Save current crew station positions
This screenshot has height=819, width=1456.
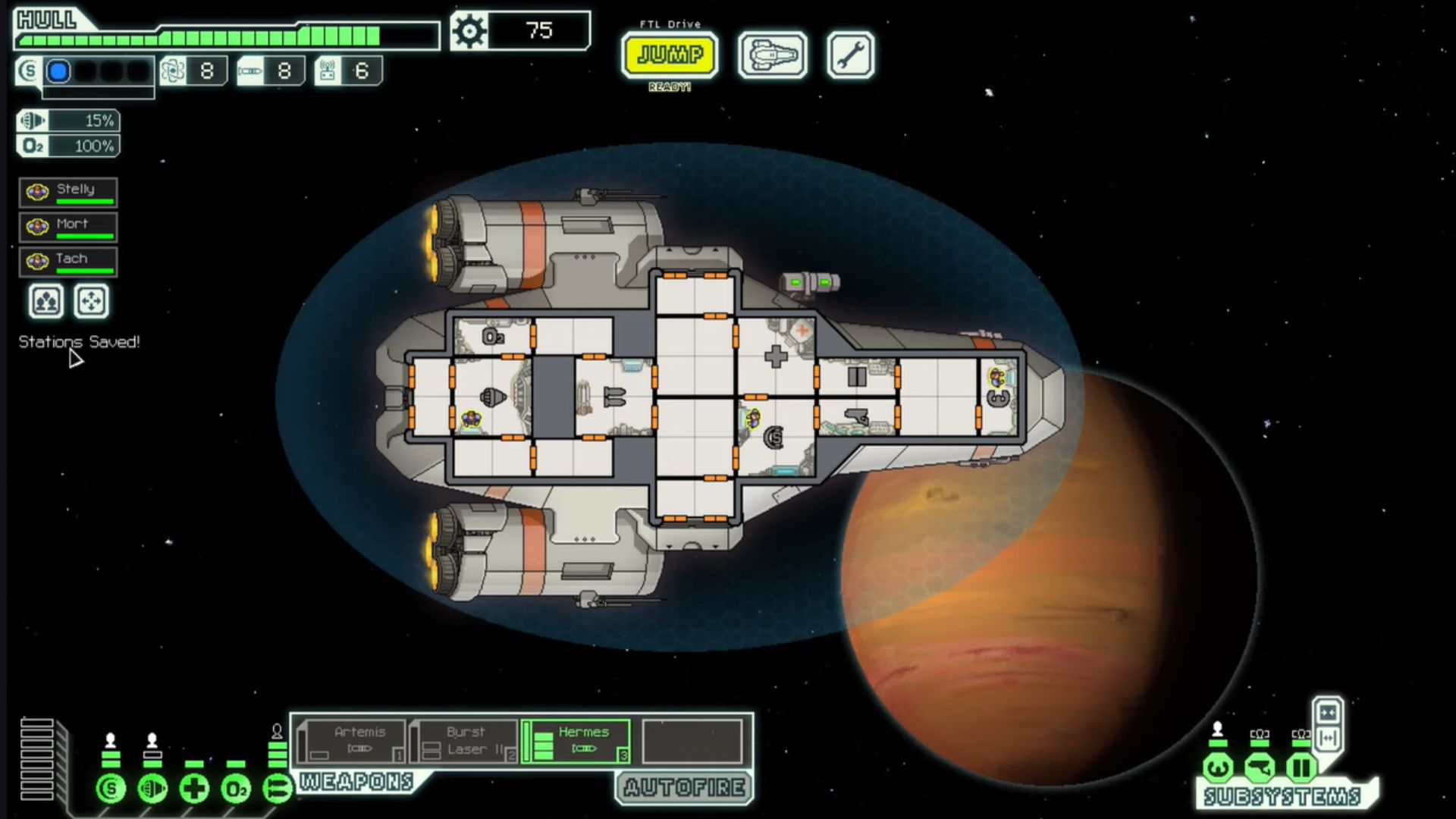pos(45,302)
